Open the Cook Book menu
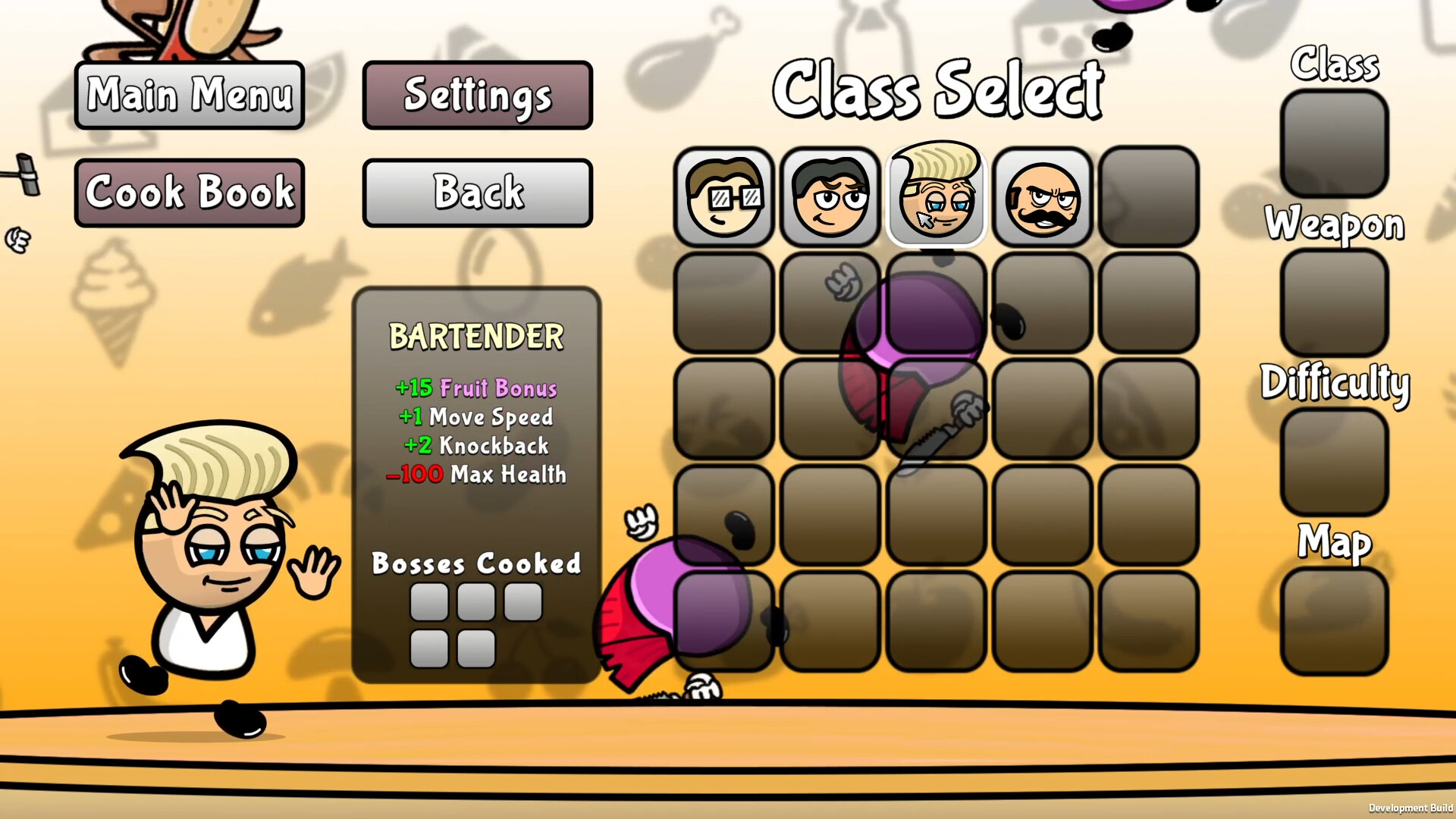Viewport: 1456px width, 819px height. 189,192
